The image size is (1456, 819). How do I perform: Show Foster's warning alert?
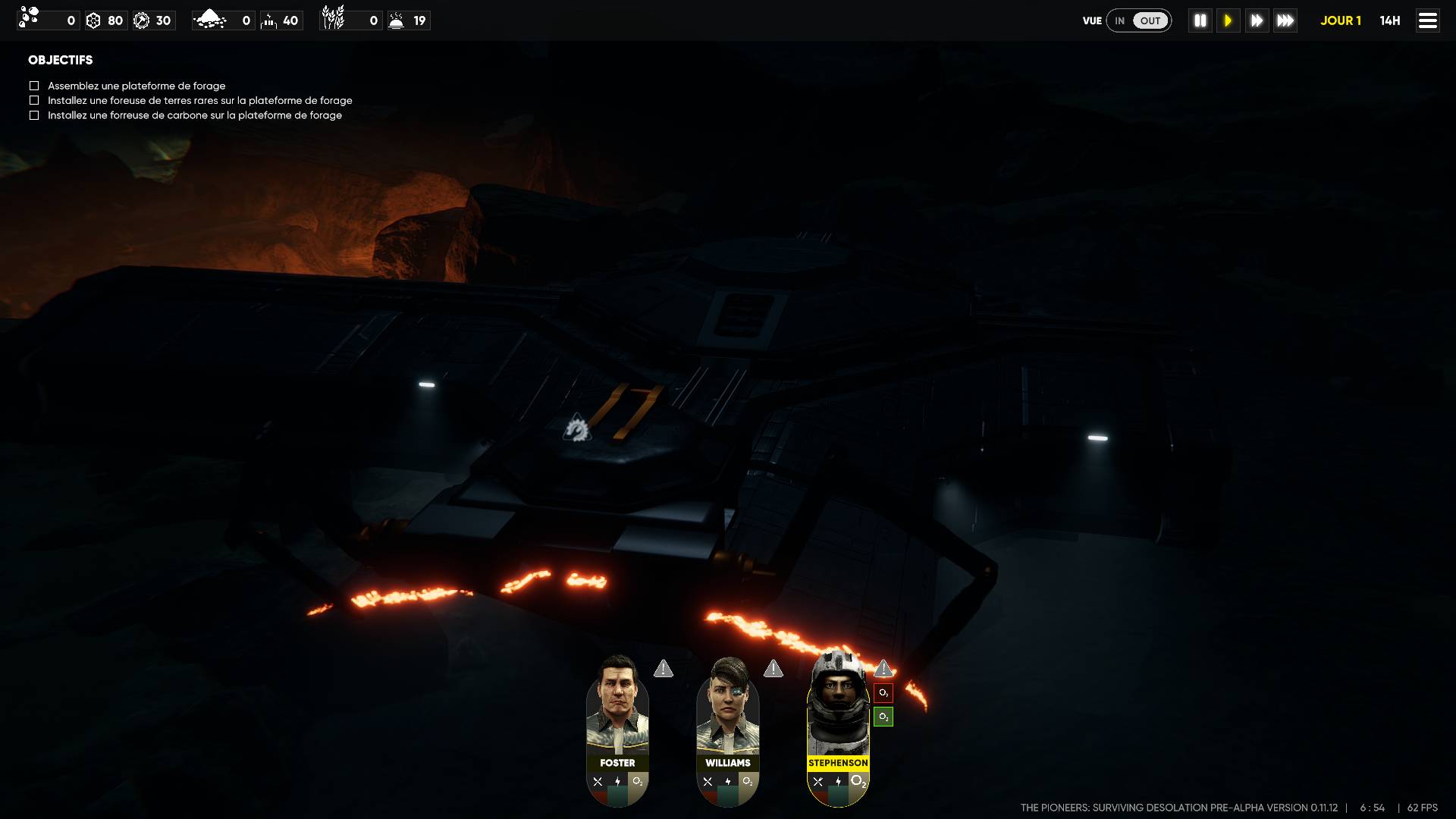(x=664, y=669)
